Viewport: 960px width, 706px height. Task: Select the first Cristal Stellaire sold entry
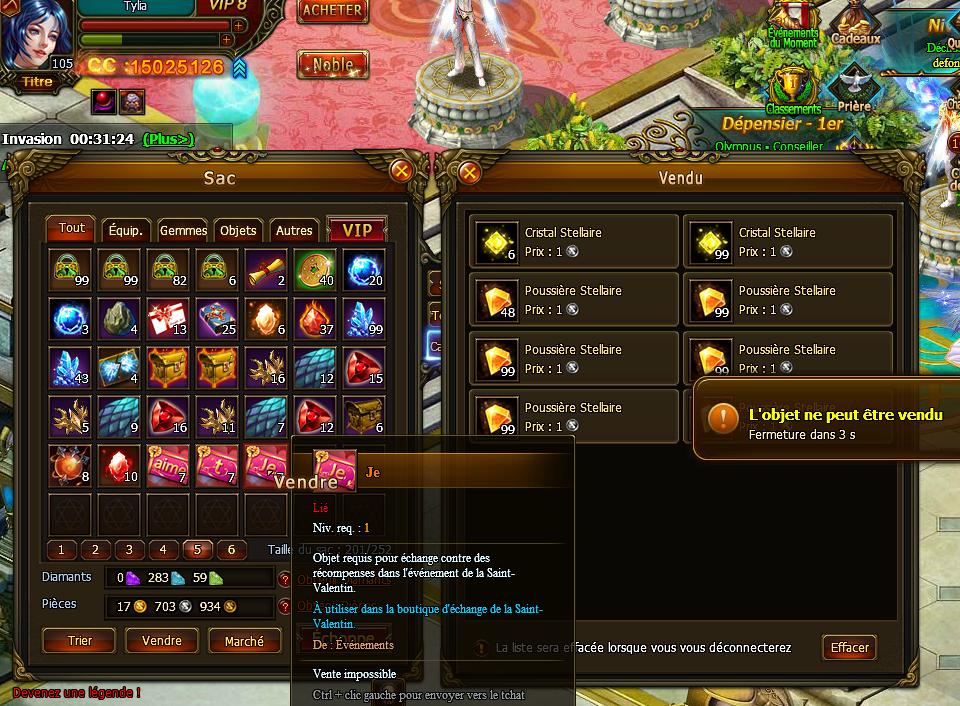pyautogui.click(x=575, y=242)
